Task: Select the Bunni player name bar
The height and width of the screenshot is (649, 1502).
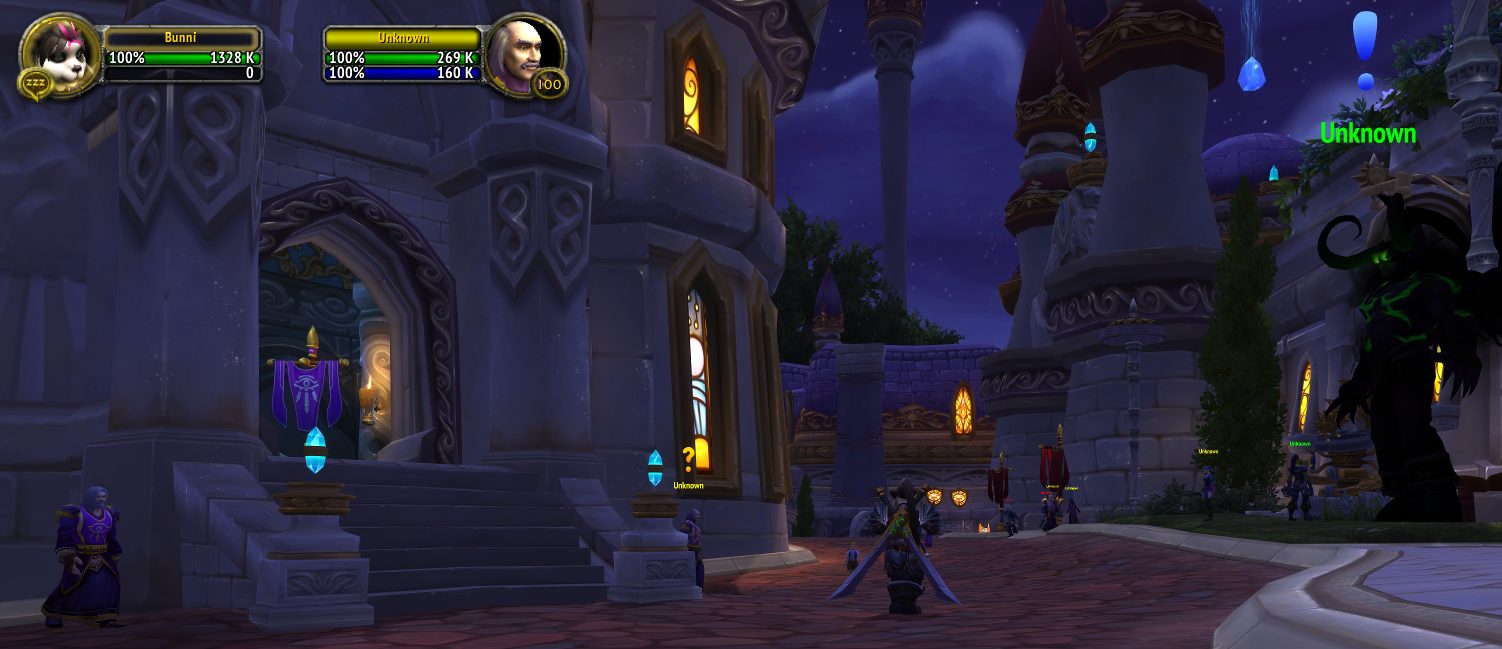Action: [x=181, y=38]
